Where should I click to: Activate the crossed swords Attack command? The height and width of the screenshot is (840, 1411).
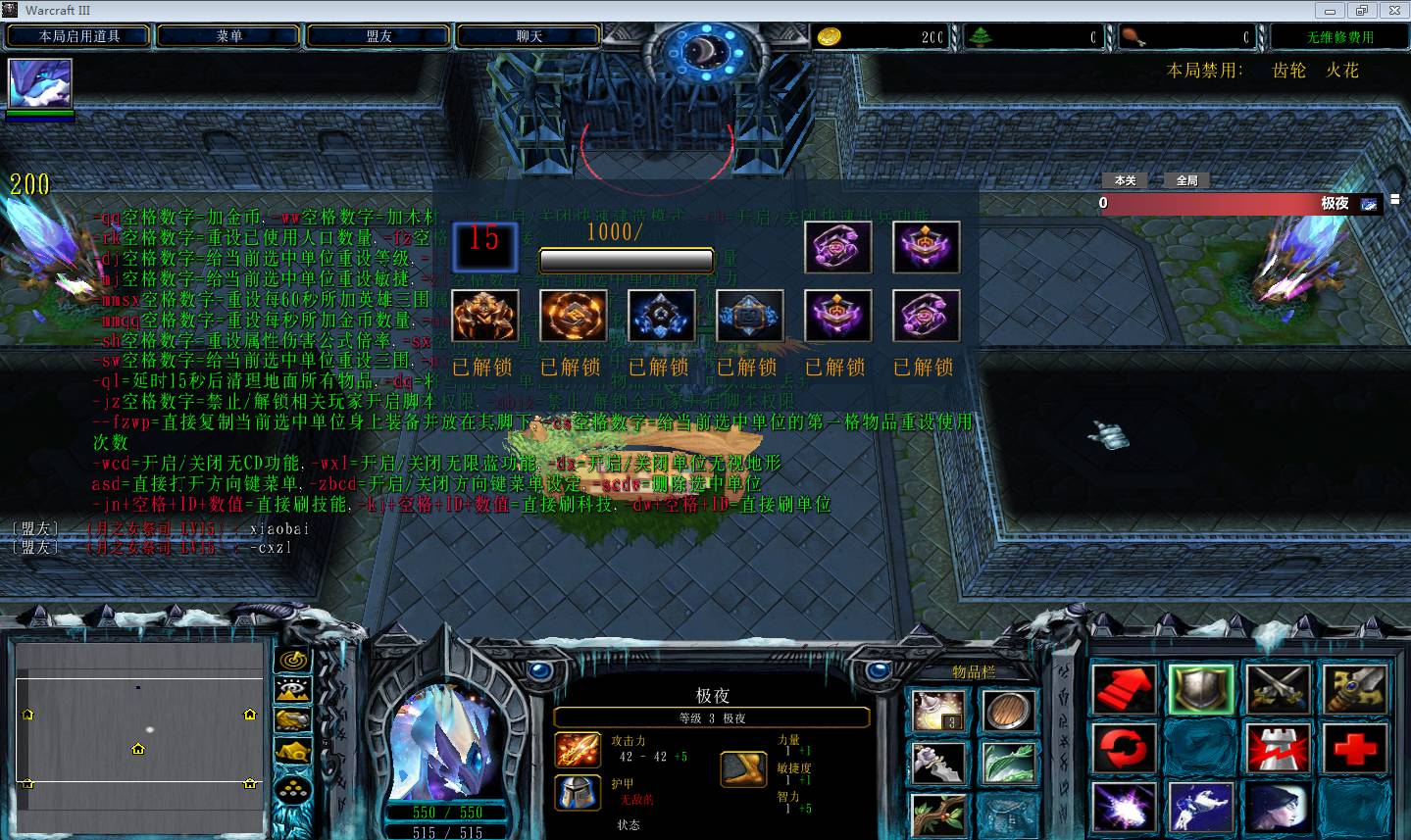coord(1278,690)
